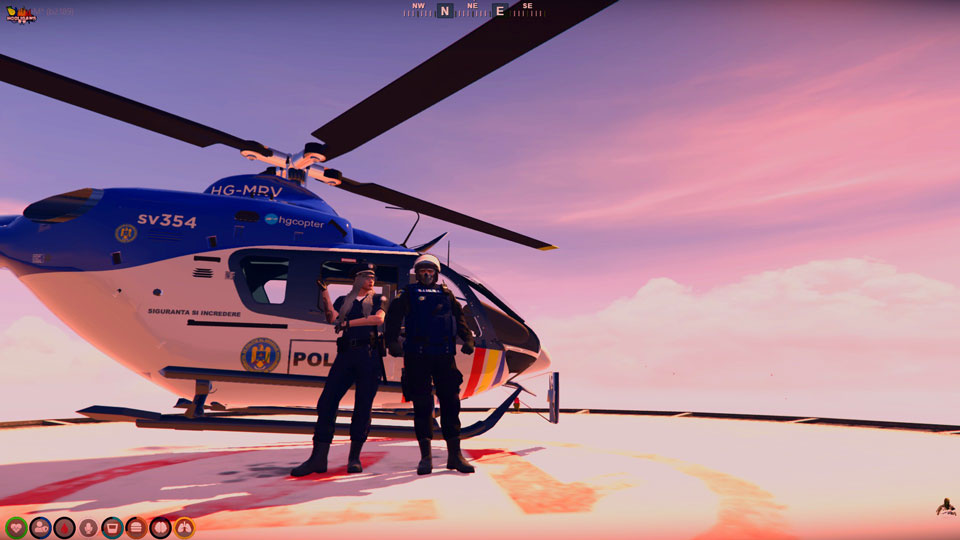
Task: Click the server logo in the corner
Action: tap(21, 14)
